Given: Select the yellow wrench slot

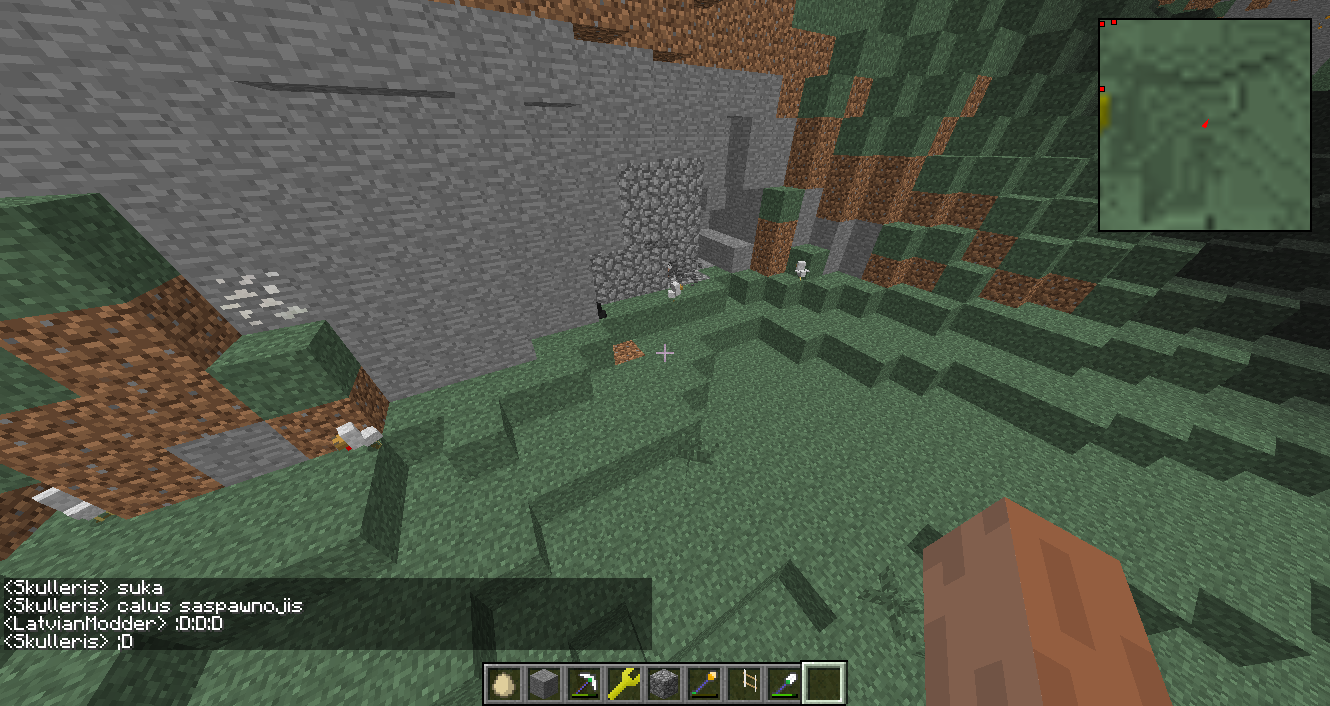Looking at the screenshot, I should click(x=623, y=684).
